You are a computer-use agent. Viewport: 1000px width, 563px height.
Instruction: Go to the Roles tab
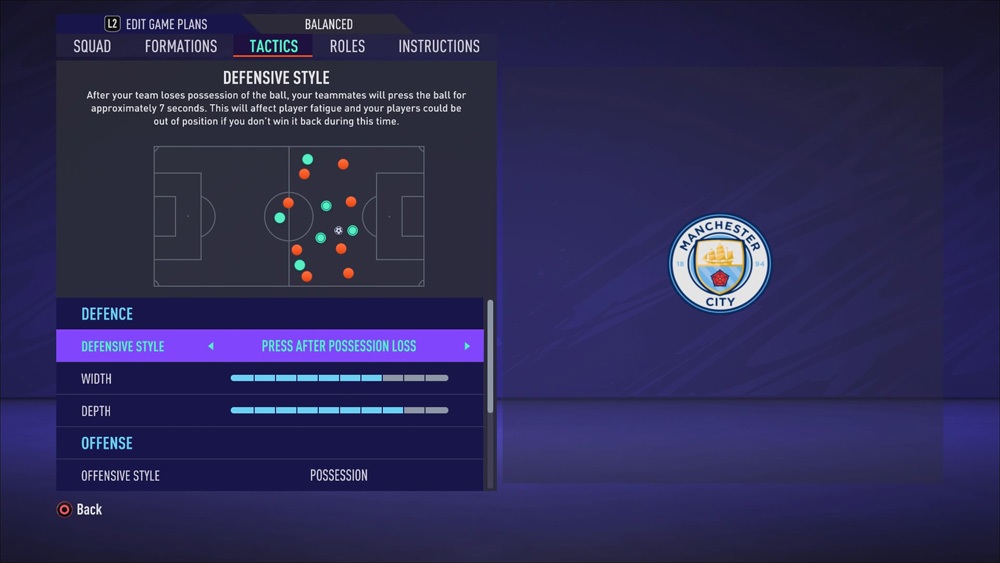347,46
